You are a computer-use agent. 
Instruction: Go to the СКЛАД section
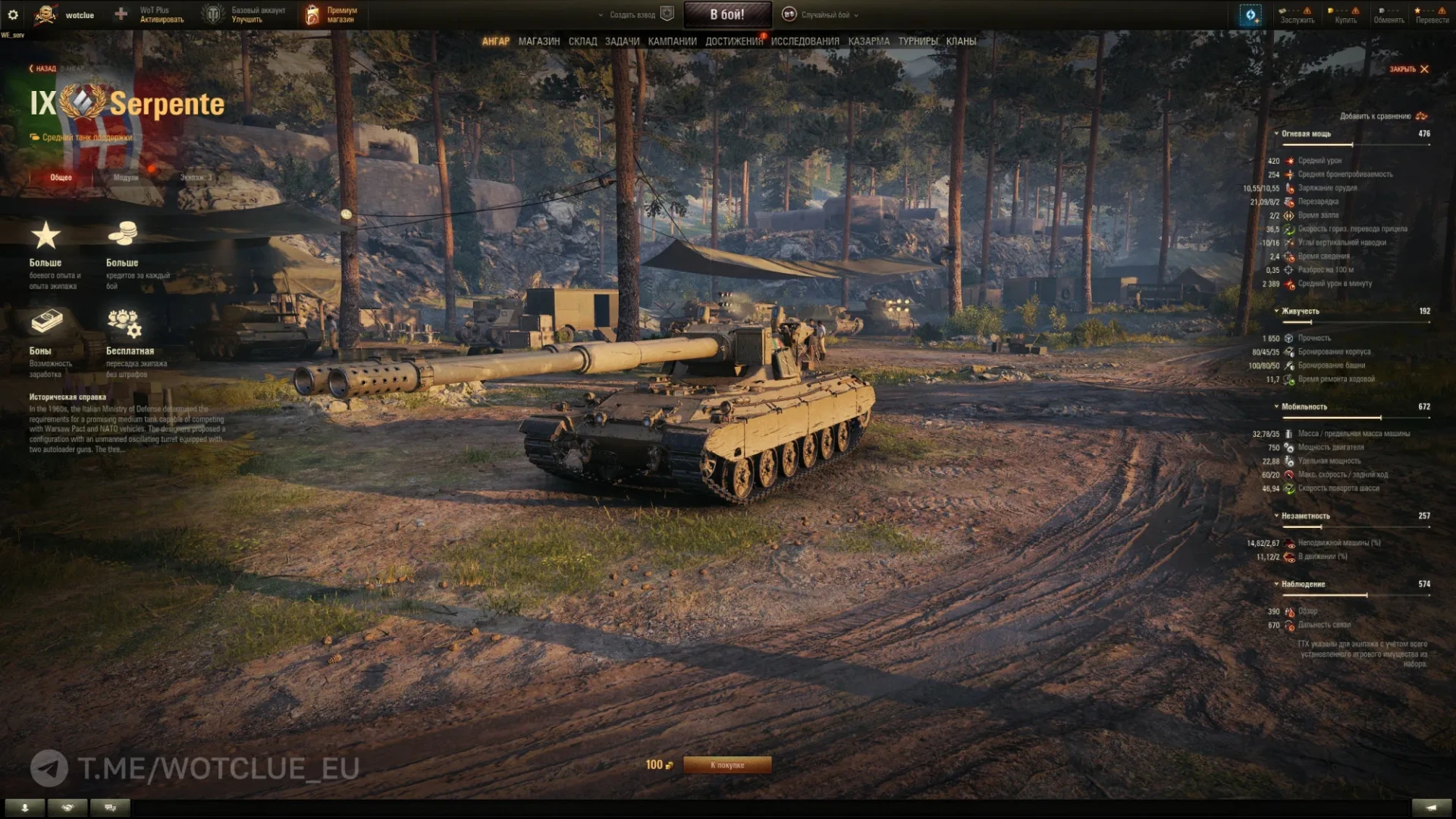(582, 42)
